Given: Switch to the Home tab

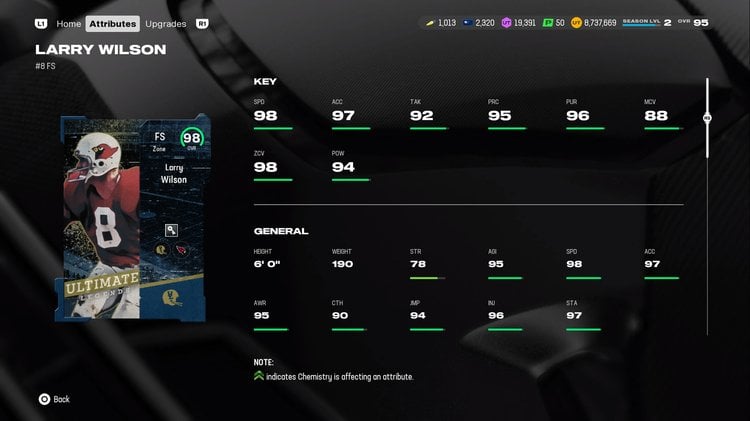Looking at the screenshot, I should click(68, 23).
